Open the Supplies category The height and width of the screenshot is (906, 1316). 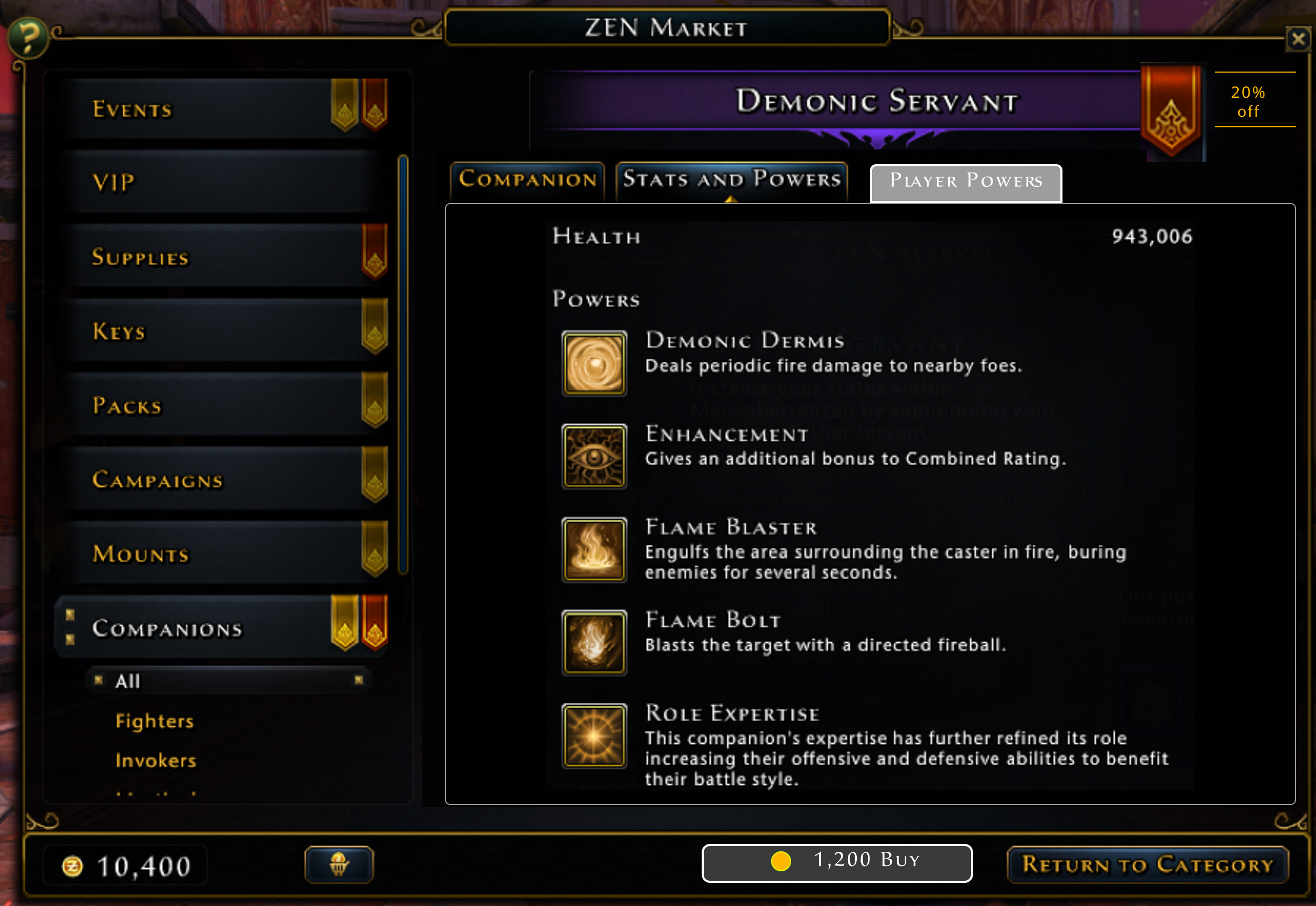tap(221, 257)
